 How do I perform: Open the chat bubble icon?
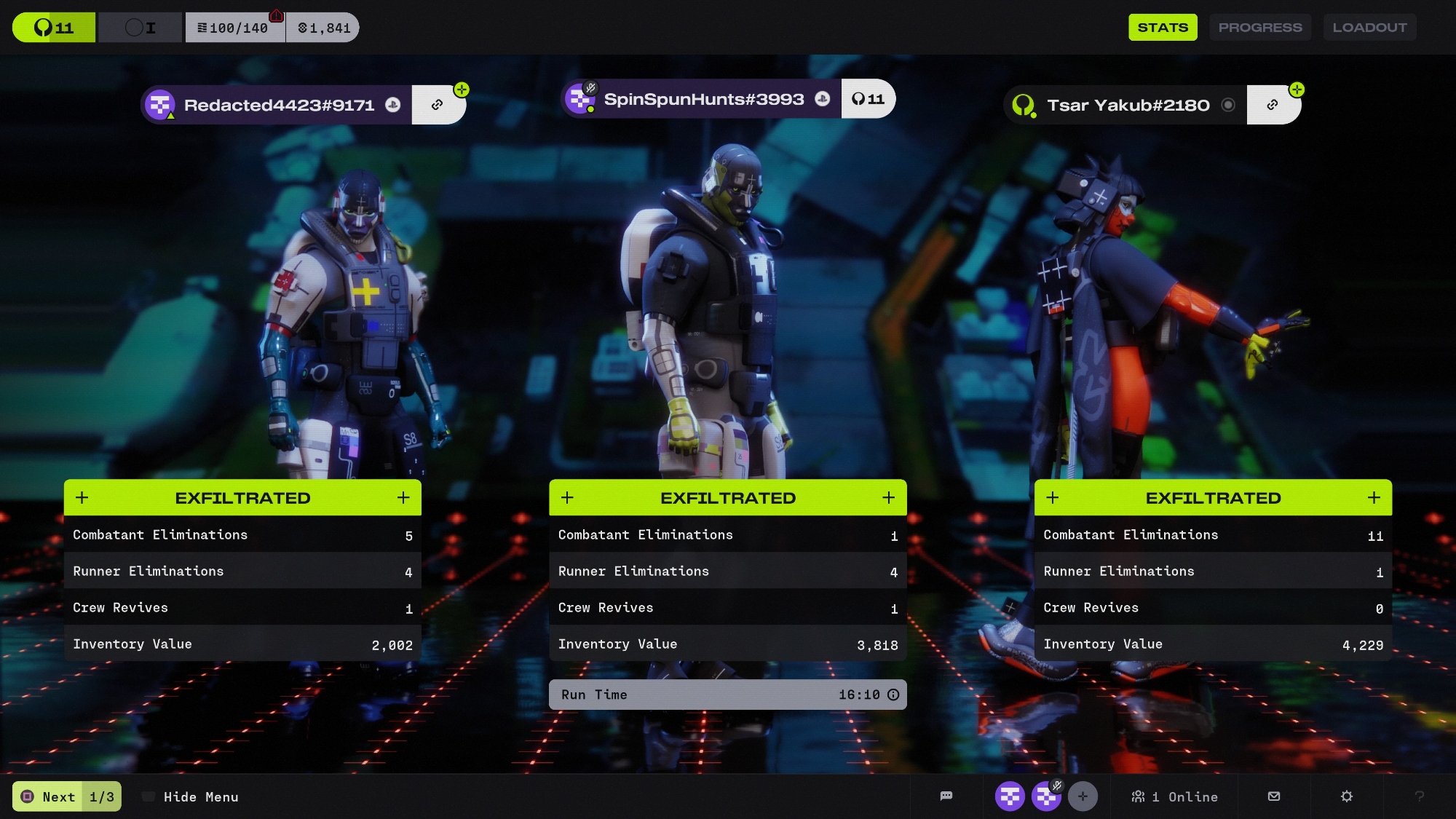click(946, 796)
